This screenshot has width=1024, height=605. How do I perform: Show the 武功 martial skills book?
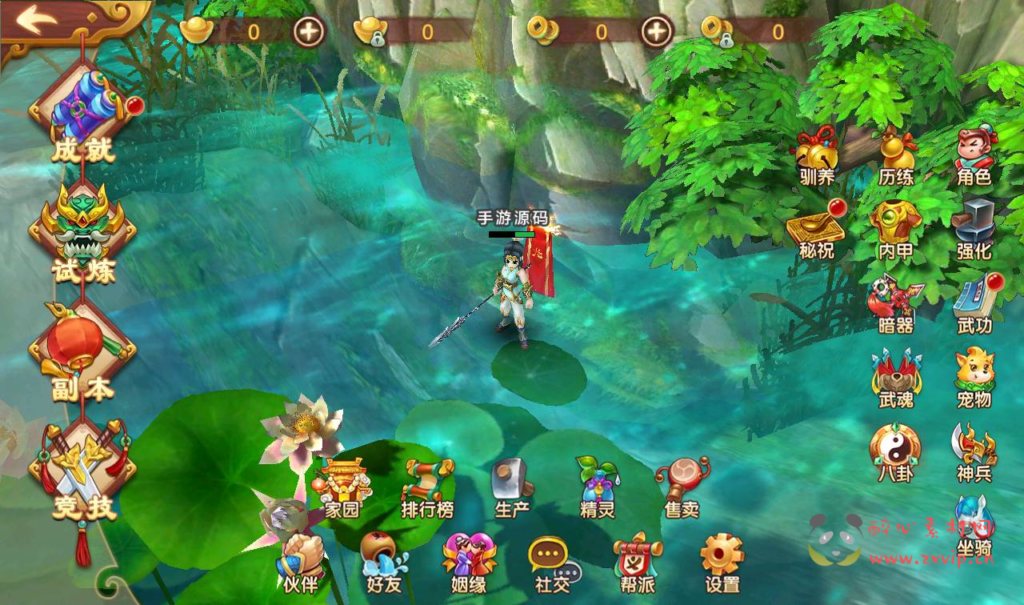[973, 302]
